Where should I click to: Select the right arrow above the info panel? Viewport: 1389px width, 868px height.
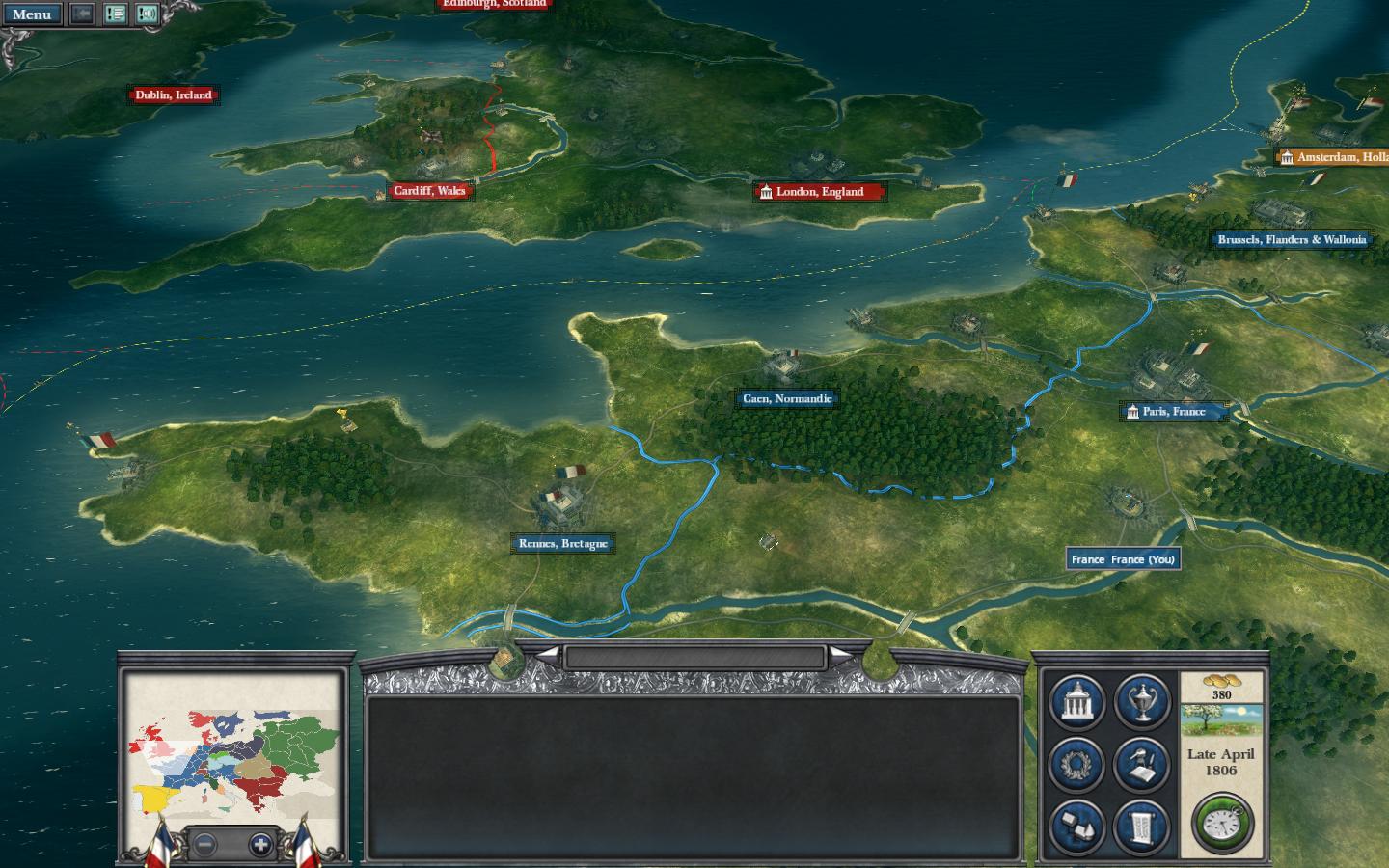tap(841, 655)
